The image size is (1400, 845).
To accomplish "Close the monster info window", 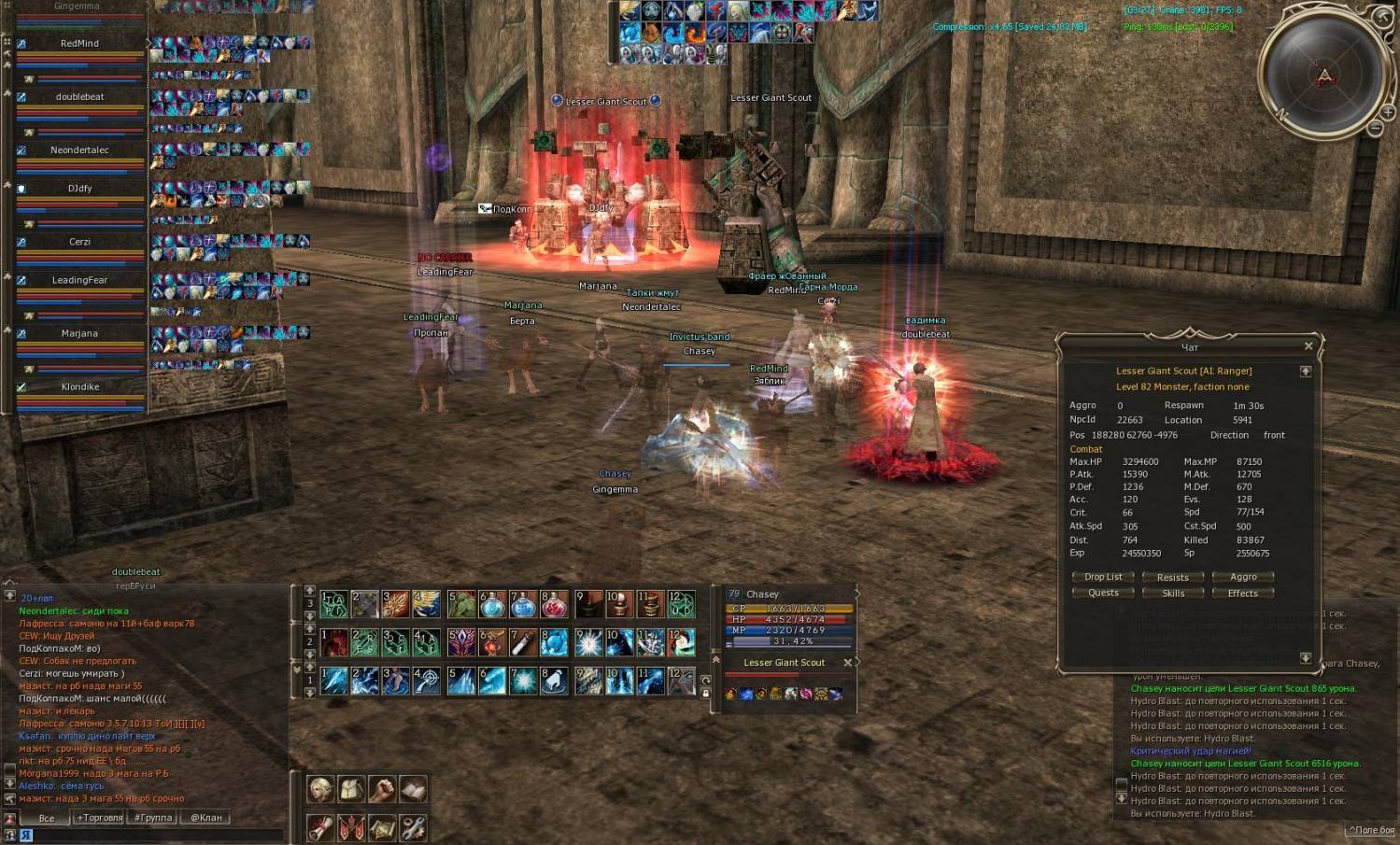I will coord(1308,346).
